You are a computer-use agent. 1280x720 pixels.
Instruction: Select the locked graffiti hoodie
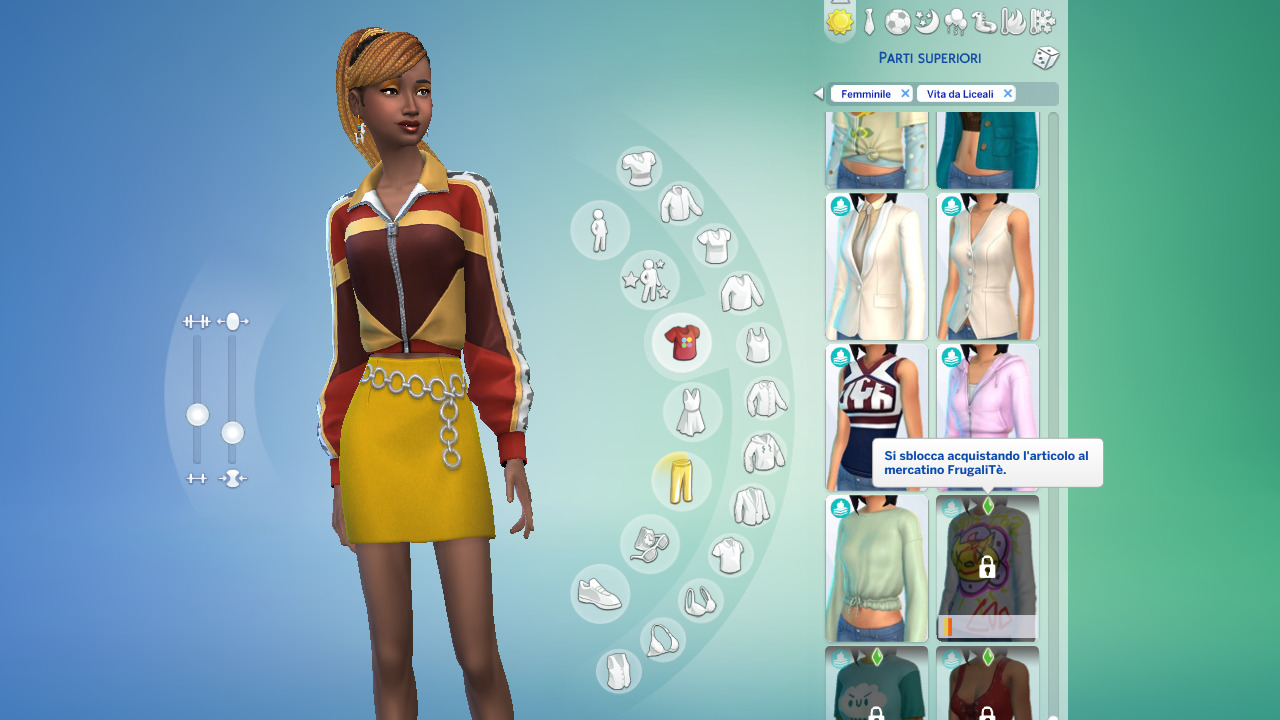(x=987, y=567)
